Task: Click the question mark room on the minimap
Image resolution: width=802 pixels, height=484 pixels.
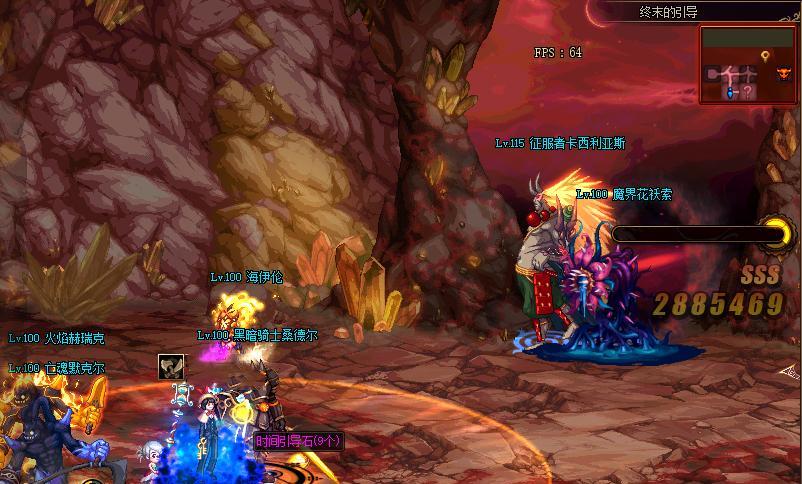Action: click(748, 91)
